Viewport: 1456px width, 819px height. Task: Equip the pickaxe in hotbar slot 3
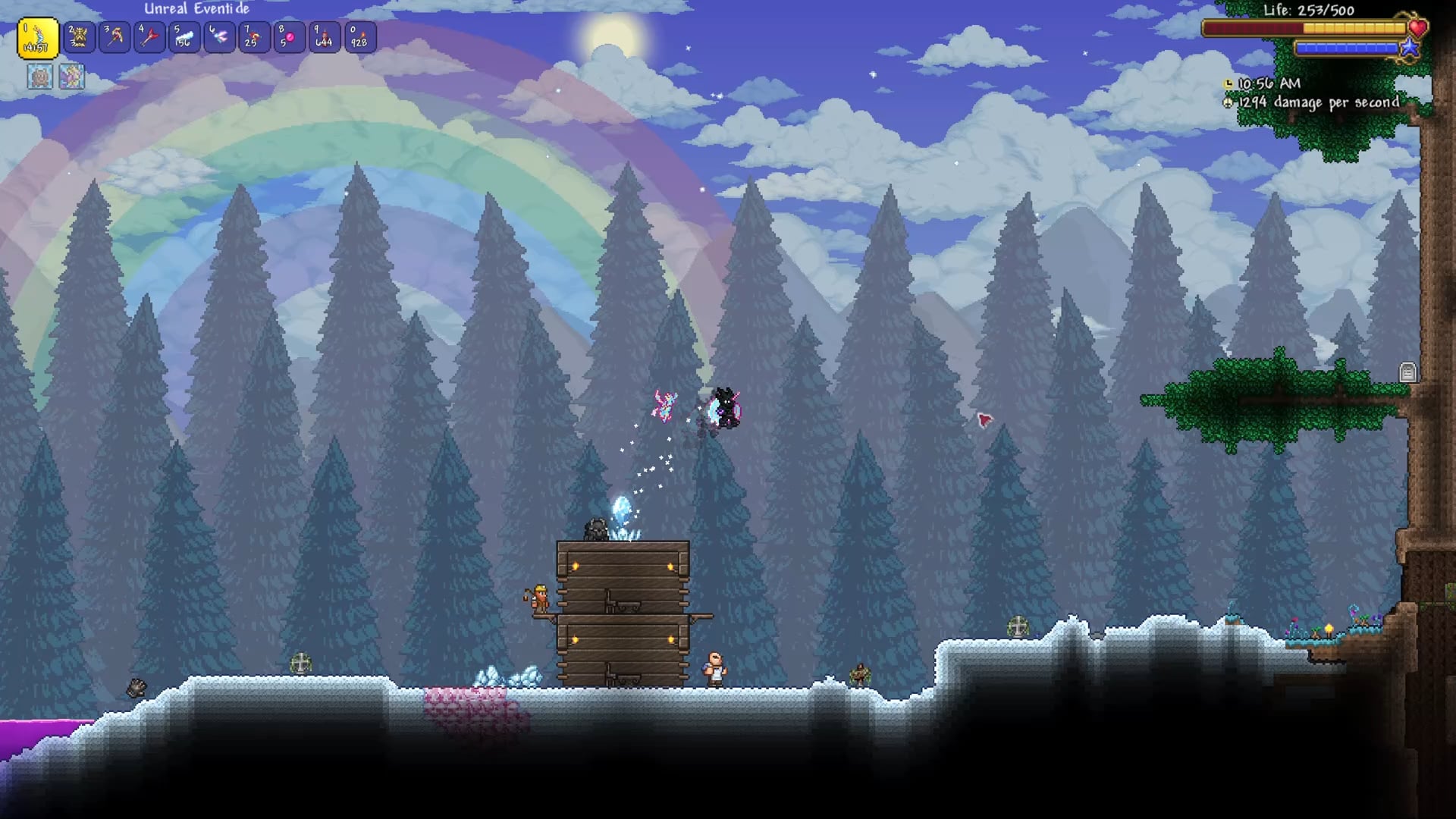tap(115, 37)
